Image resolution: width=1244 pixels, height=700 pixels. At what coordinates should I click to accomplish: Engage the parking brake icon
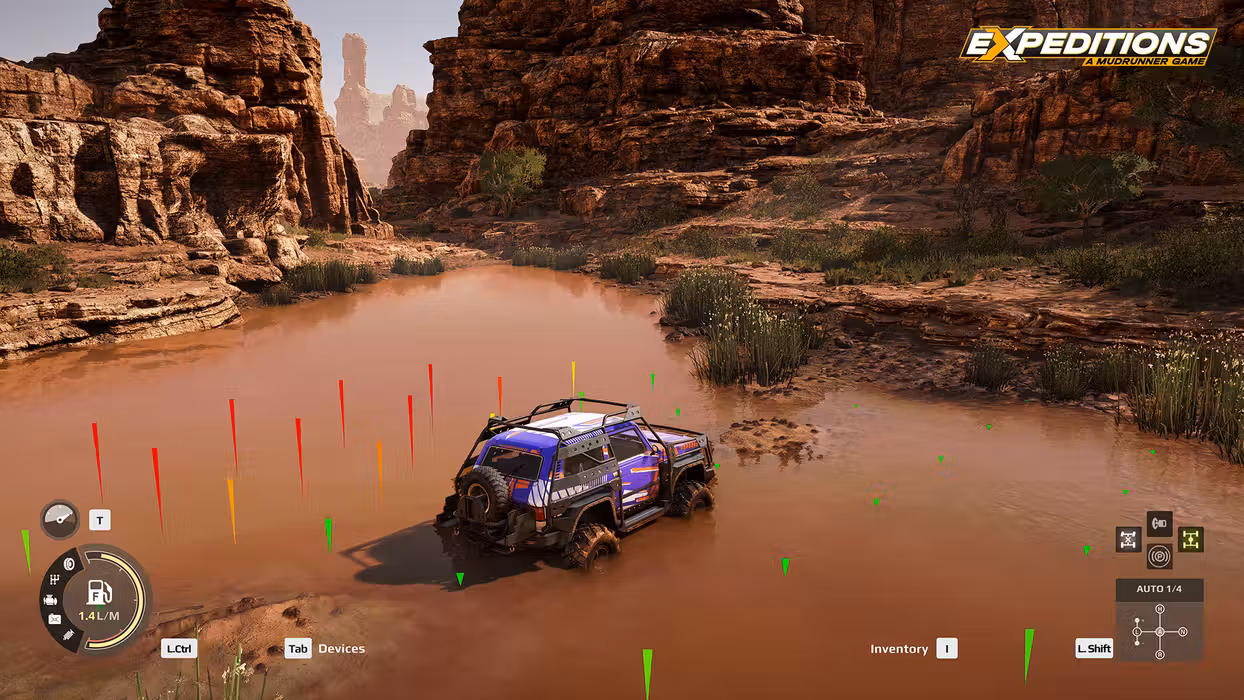click(1159, 556)
